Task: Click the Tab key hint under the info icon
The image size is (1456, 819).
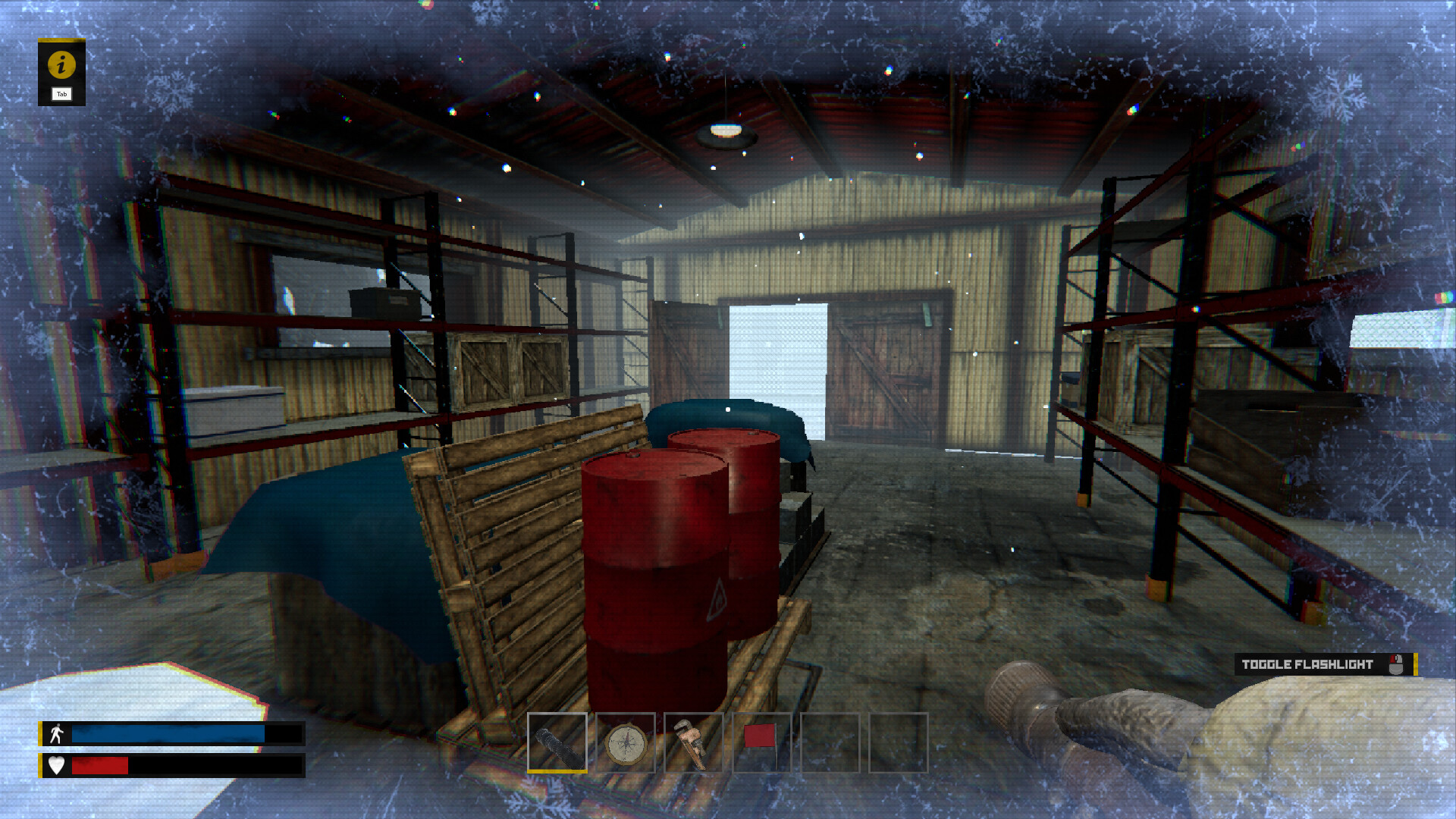Action: pos(61,94)
